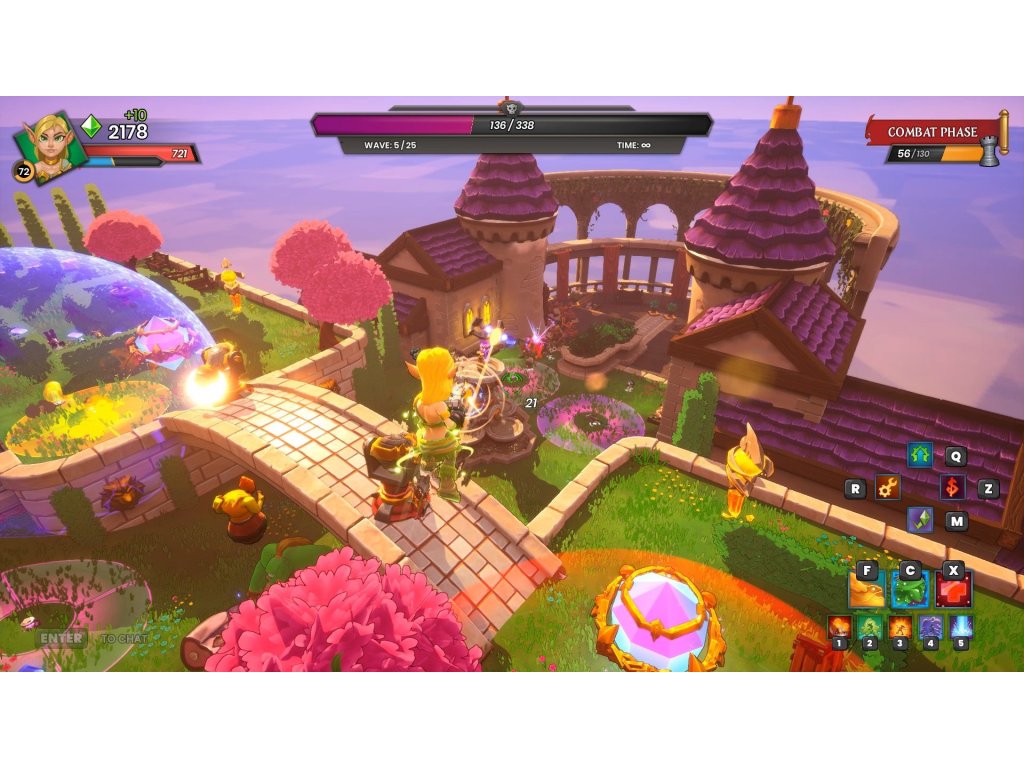Choose the blue beam defense slot 5

[961, 628]
